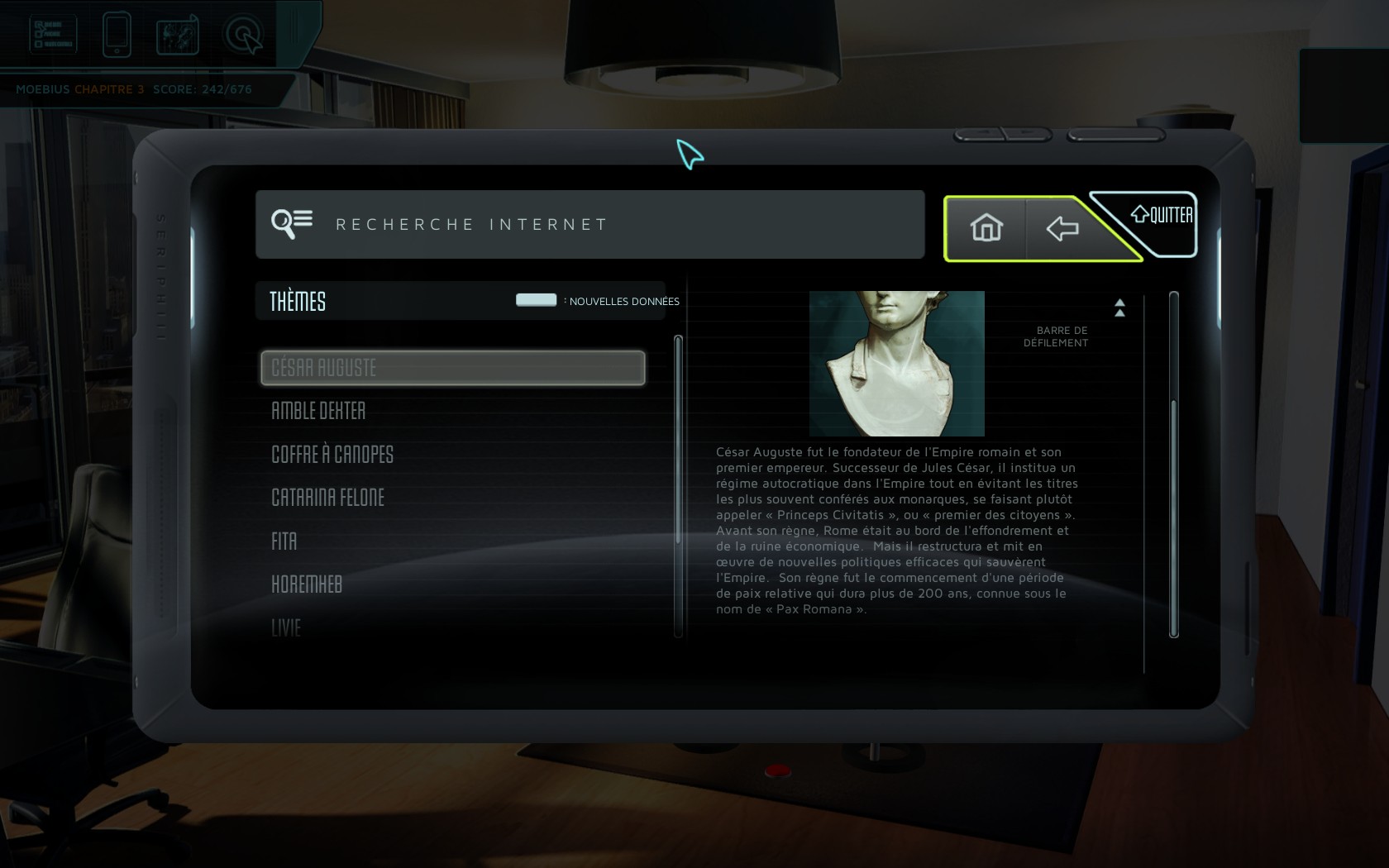Open the Amble Dexter theme

[318, 411]
